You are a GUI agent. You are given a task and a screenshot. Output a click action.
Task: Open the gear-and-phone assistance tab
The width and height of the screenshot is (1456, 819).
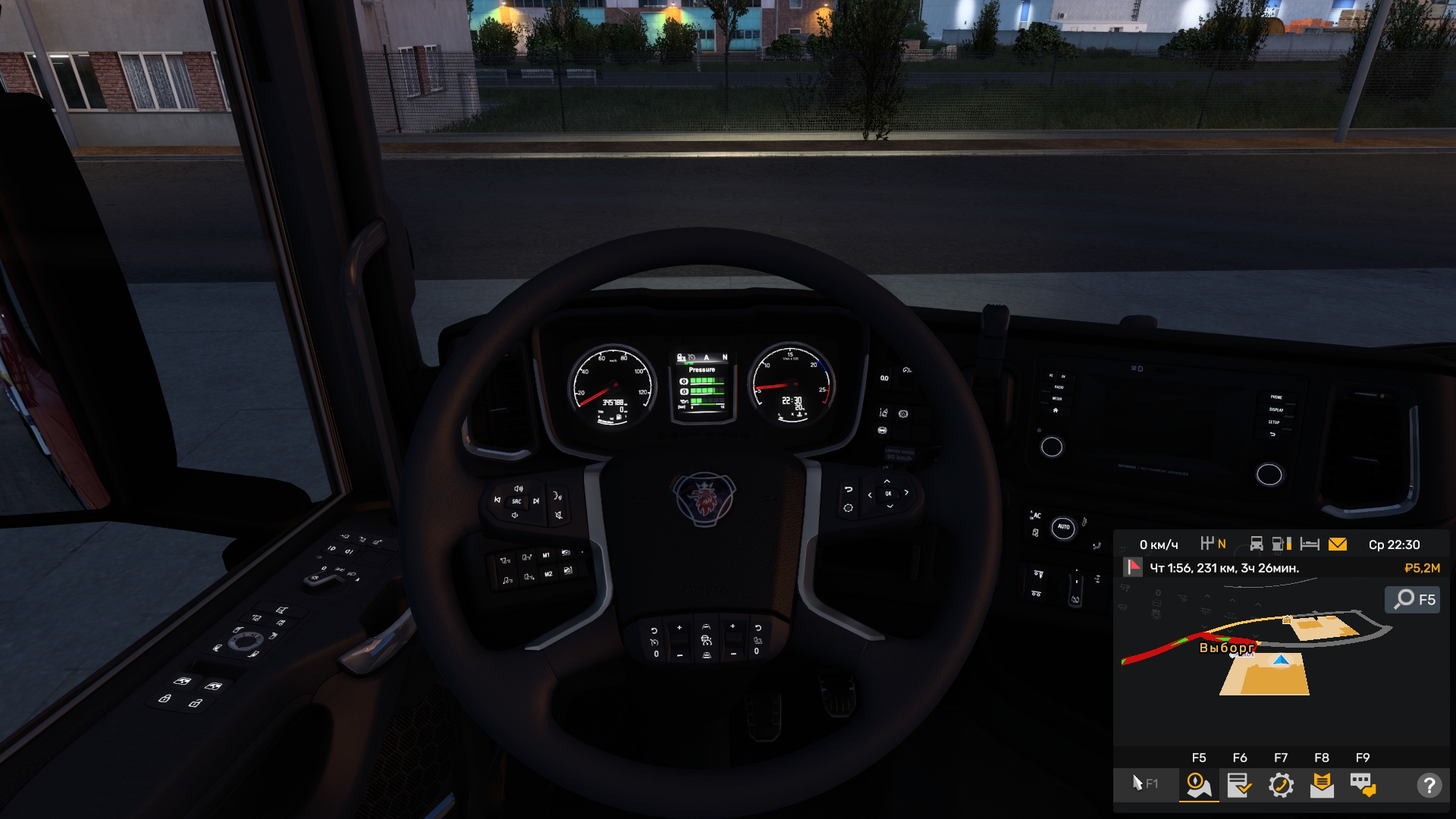1281,785
